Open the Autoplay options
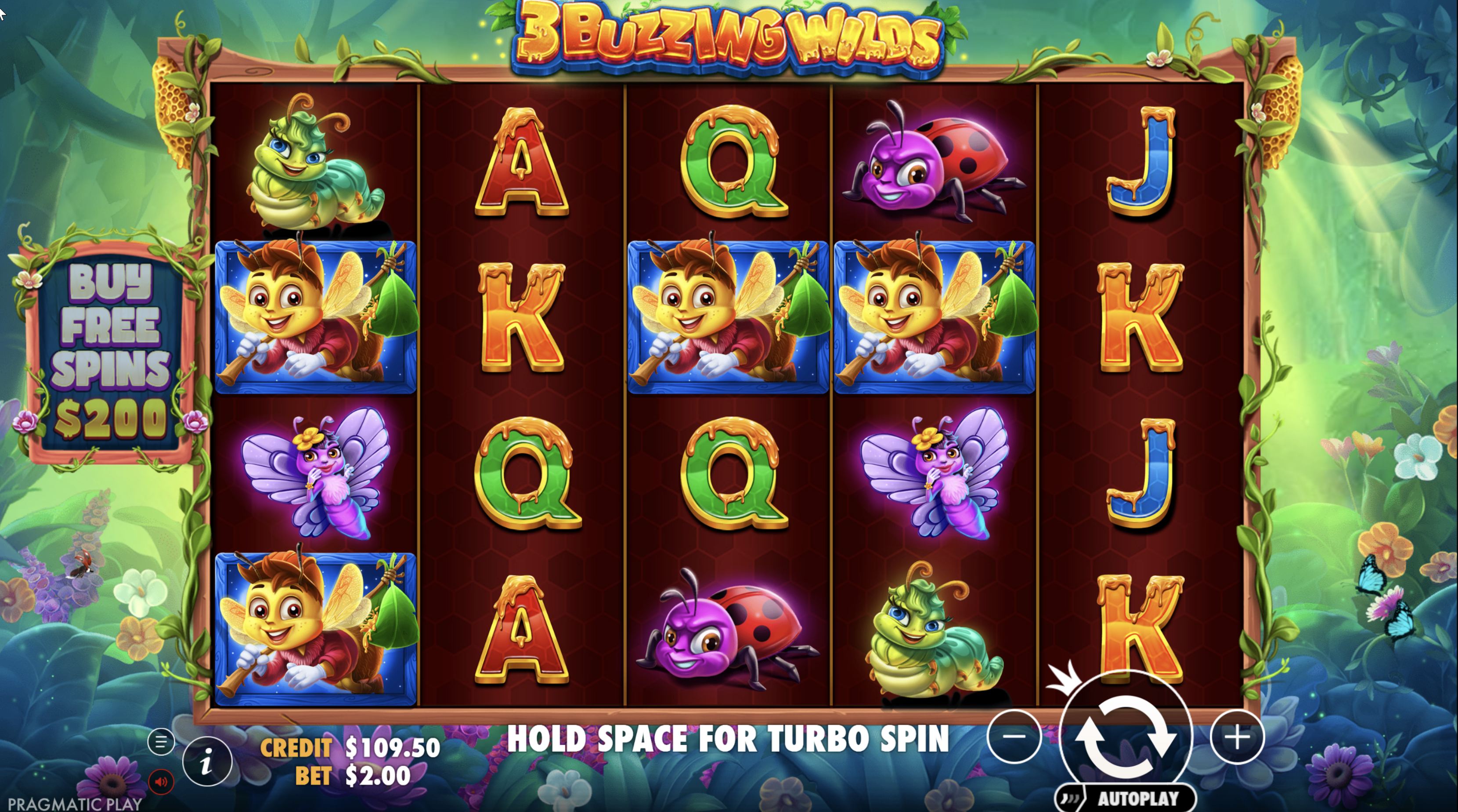 coord(1126,798)
